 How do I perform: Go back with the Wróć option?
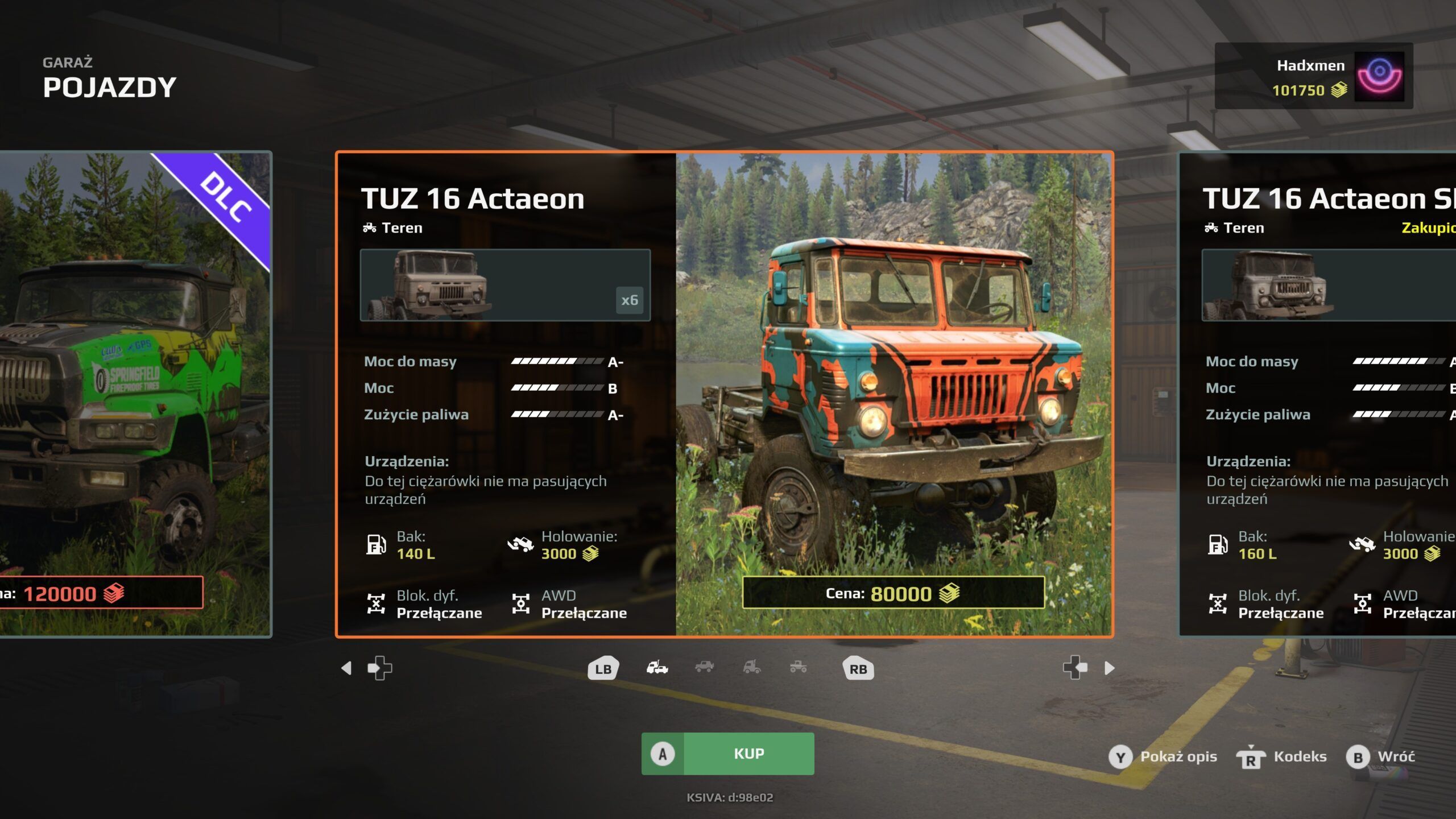(x=1381, y=757)
